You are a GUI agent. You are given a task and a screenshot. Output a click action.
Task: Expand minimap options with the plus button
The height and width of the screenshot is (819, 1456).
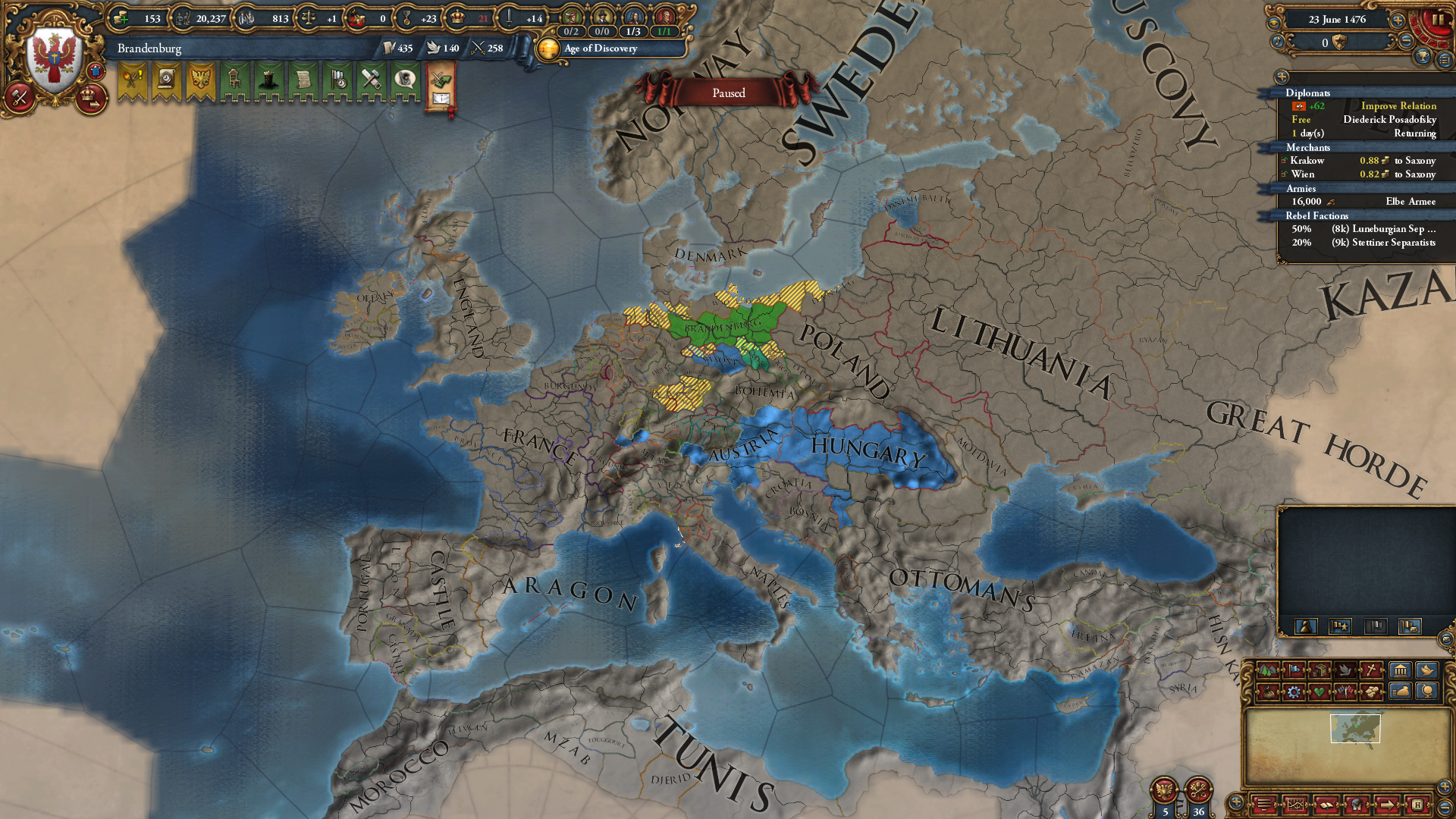[1235, 802]
